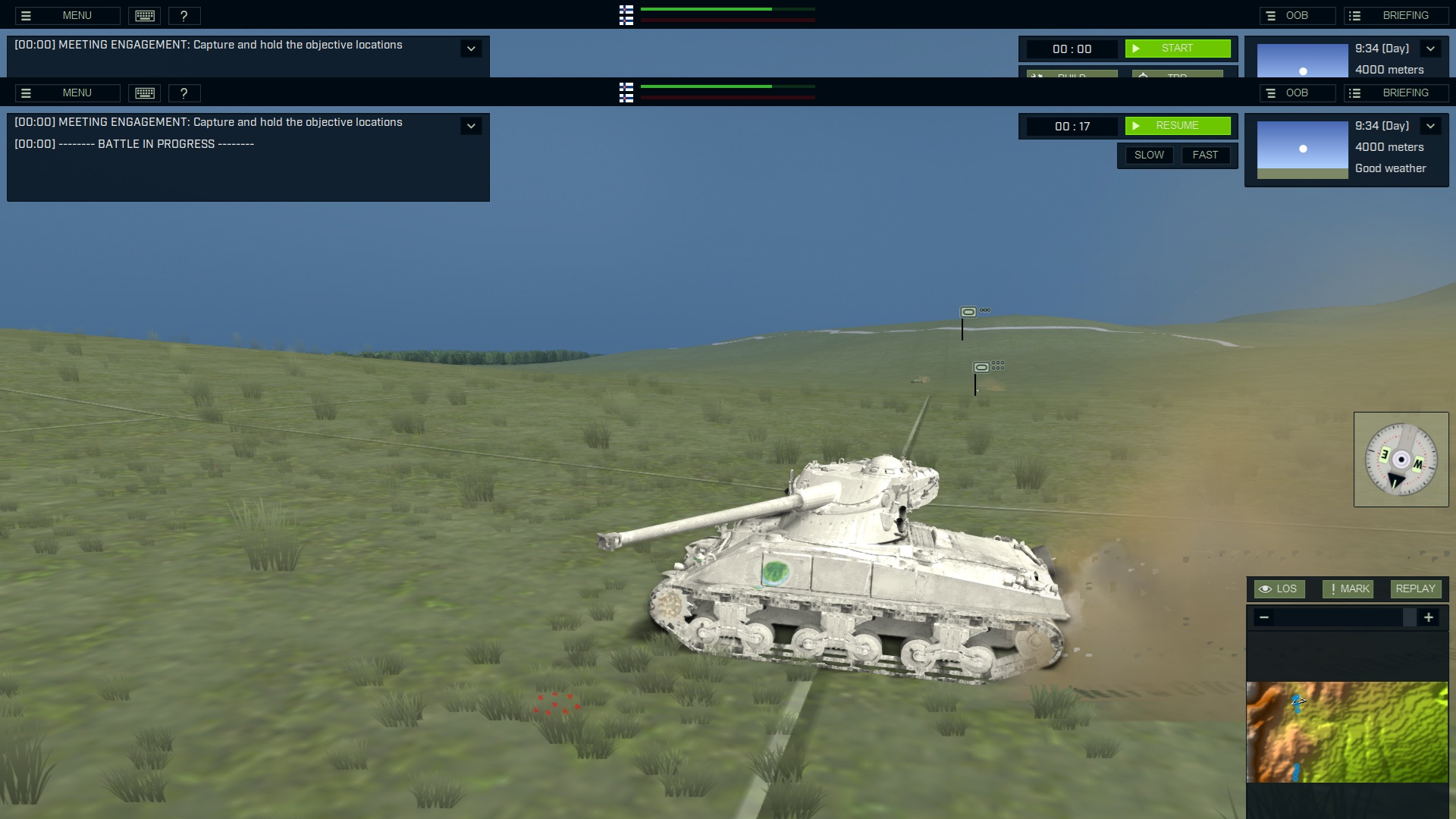Image resolution: width=1456 pixels, height=819 pixels.
Task: Open the weather info dropdown arrow
Action: 1430,126
